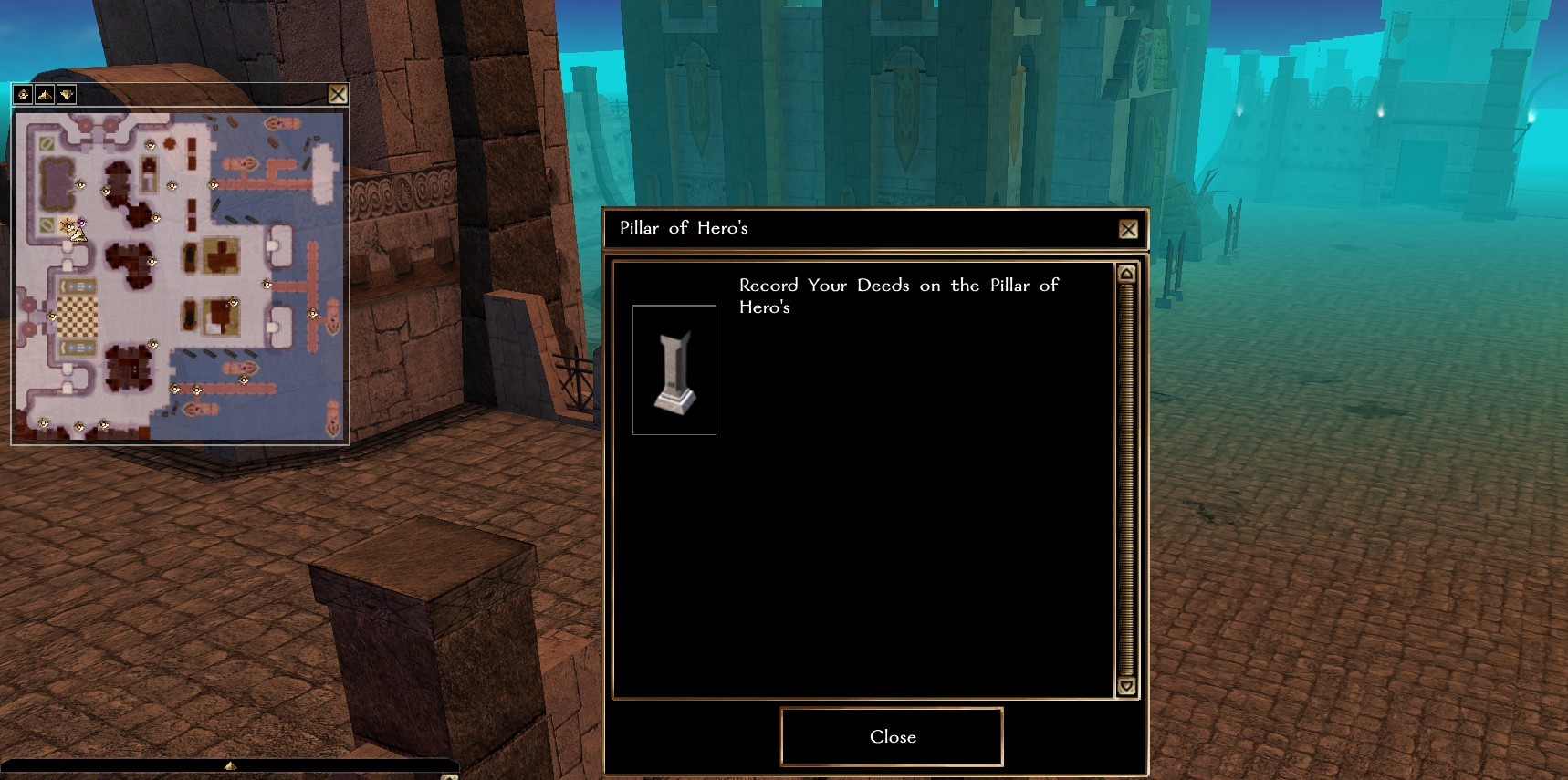The width and height of the screenshot is (1568, 780).
Task: Toggle the first map pin button above the minimap
Action: point(23,94)
